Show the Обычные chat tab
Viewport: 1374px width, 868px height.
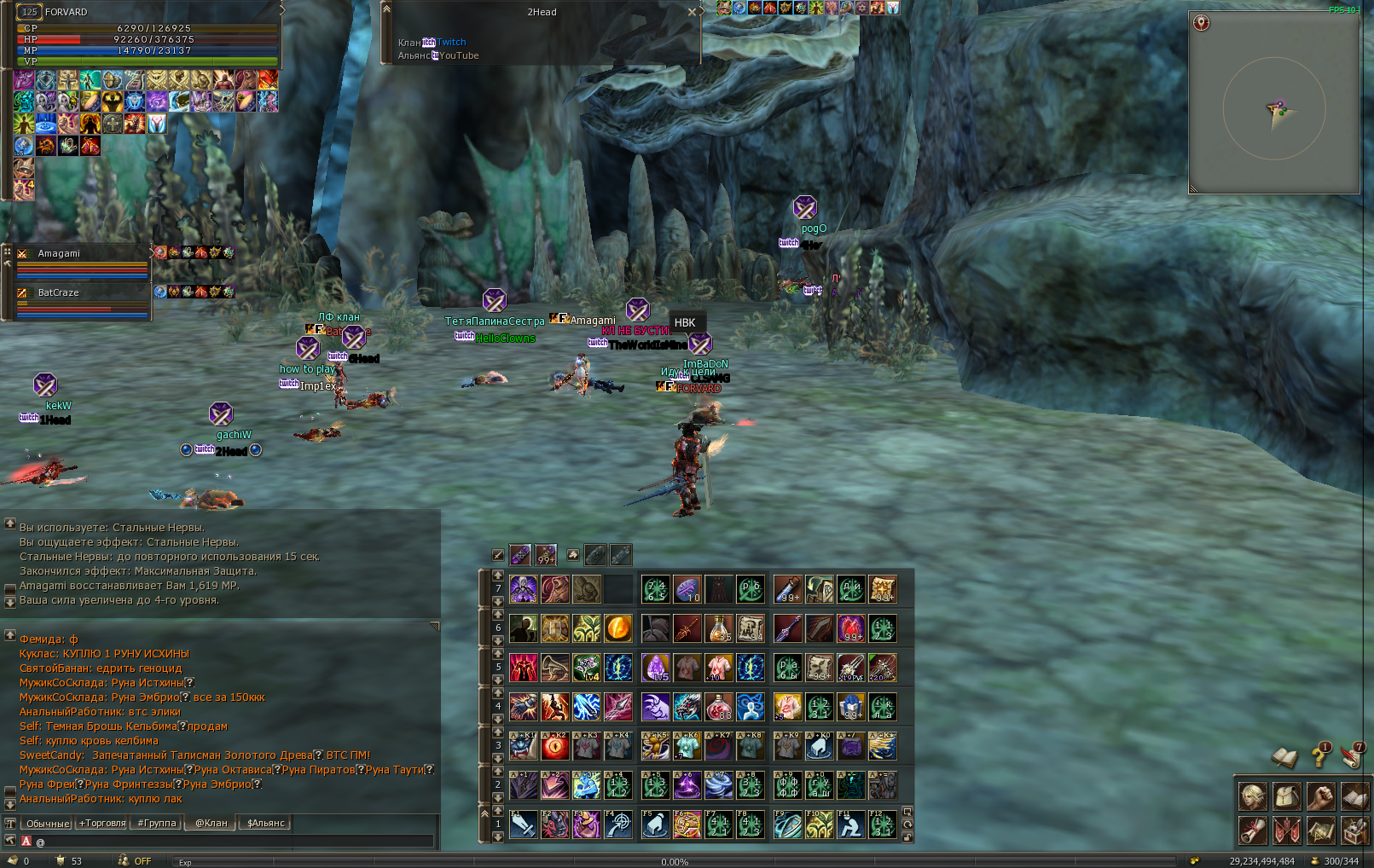pyautogui.click(x=48, y=823)
